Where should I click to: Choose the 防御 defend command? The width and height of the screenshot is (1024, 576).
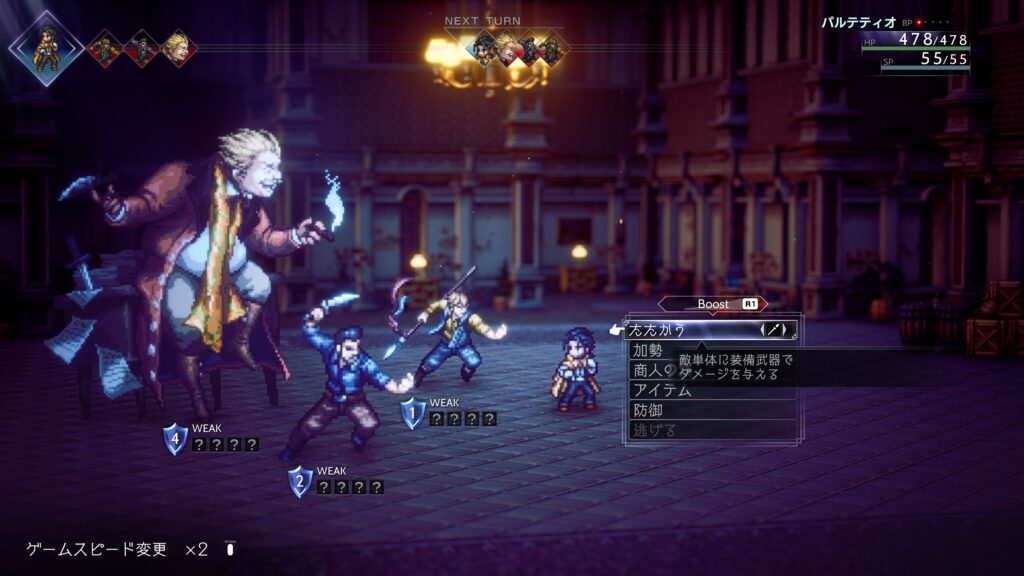pyautogui.click(x=648, y=410)
